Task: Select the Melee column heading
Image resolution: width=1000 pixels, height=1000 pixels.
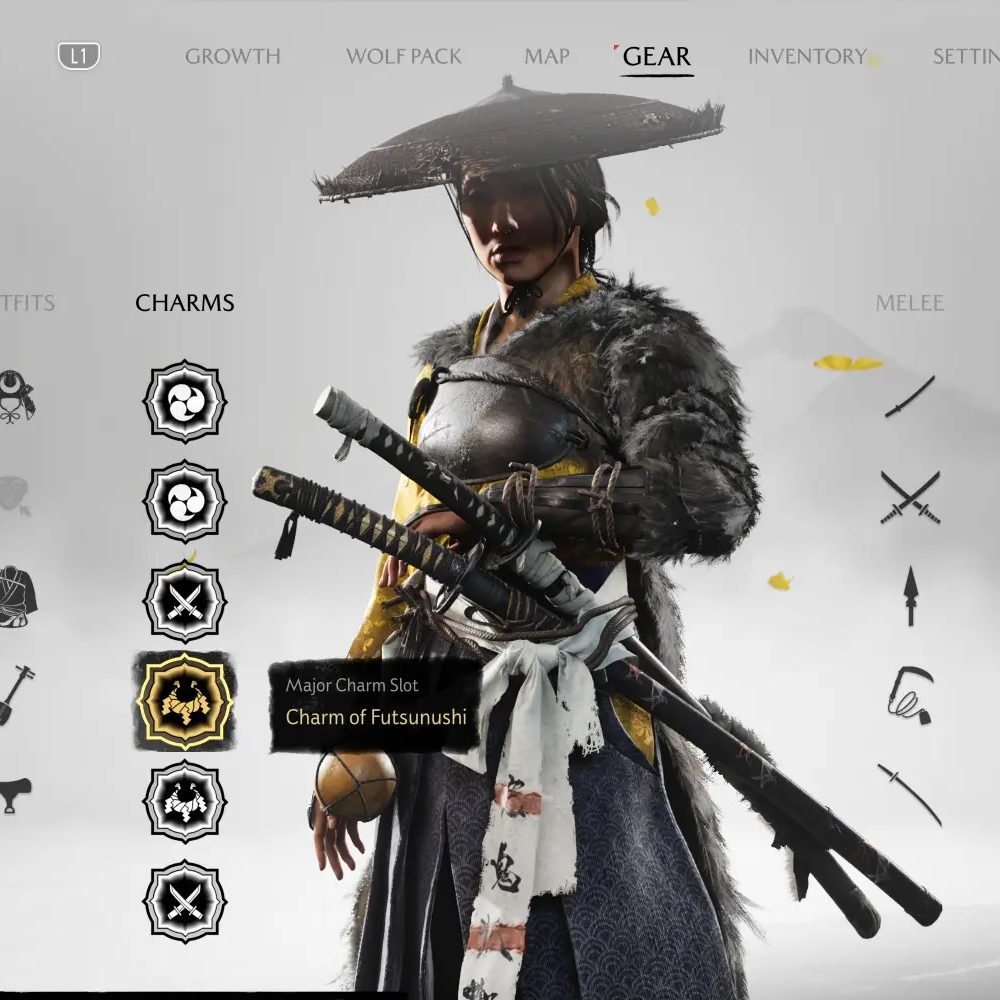Action: tap(910, 303)
